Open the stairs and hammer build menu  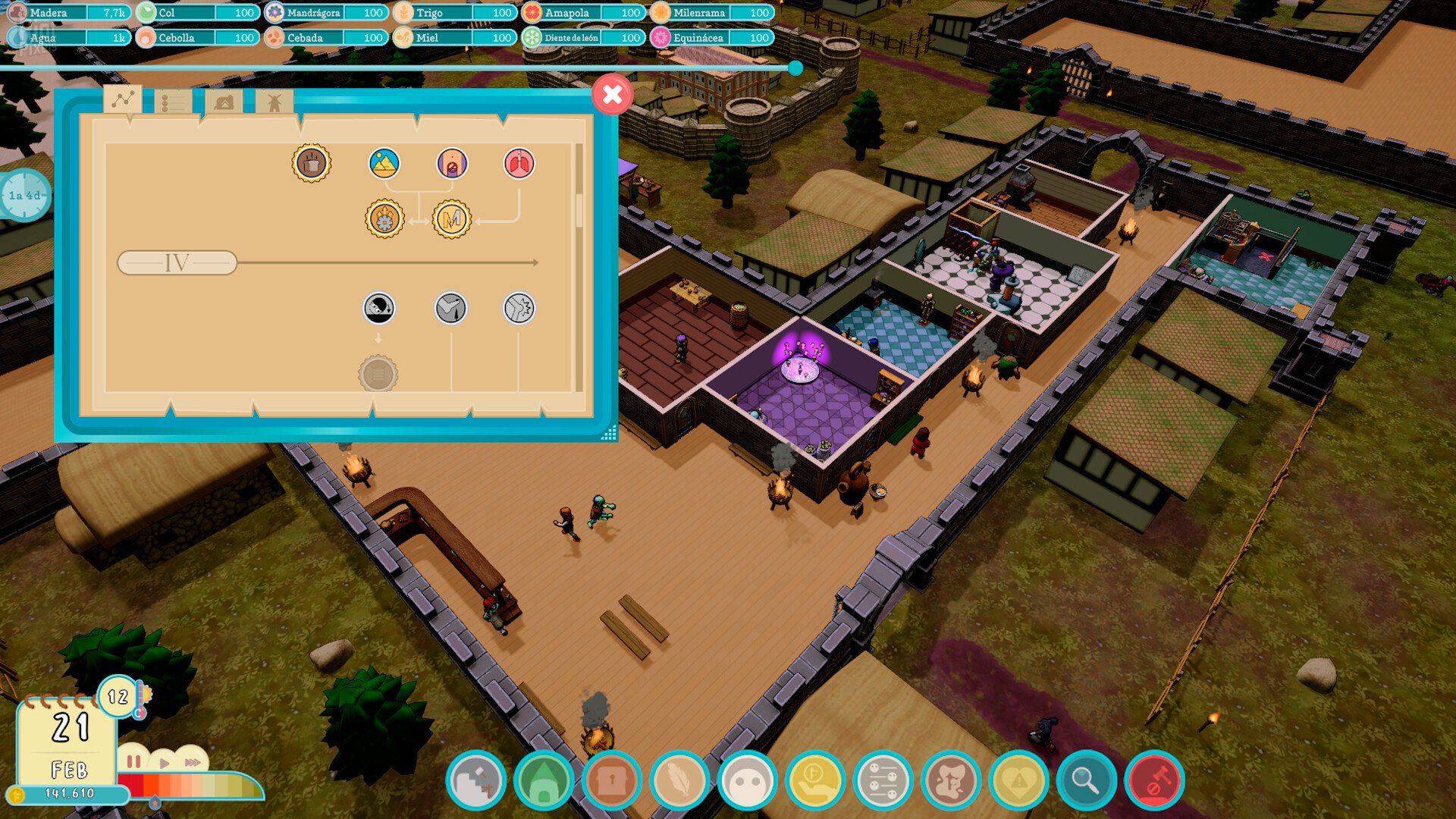tap(475, 780)
